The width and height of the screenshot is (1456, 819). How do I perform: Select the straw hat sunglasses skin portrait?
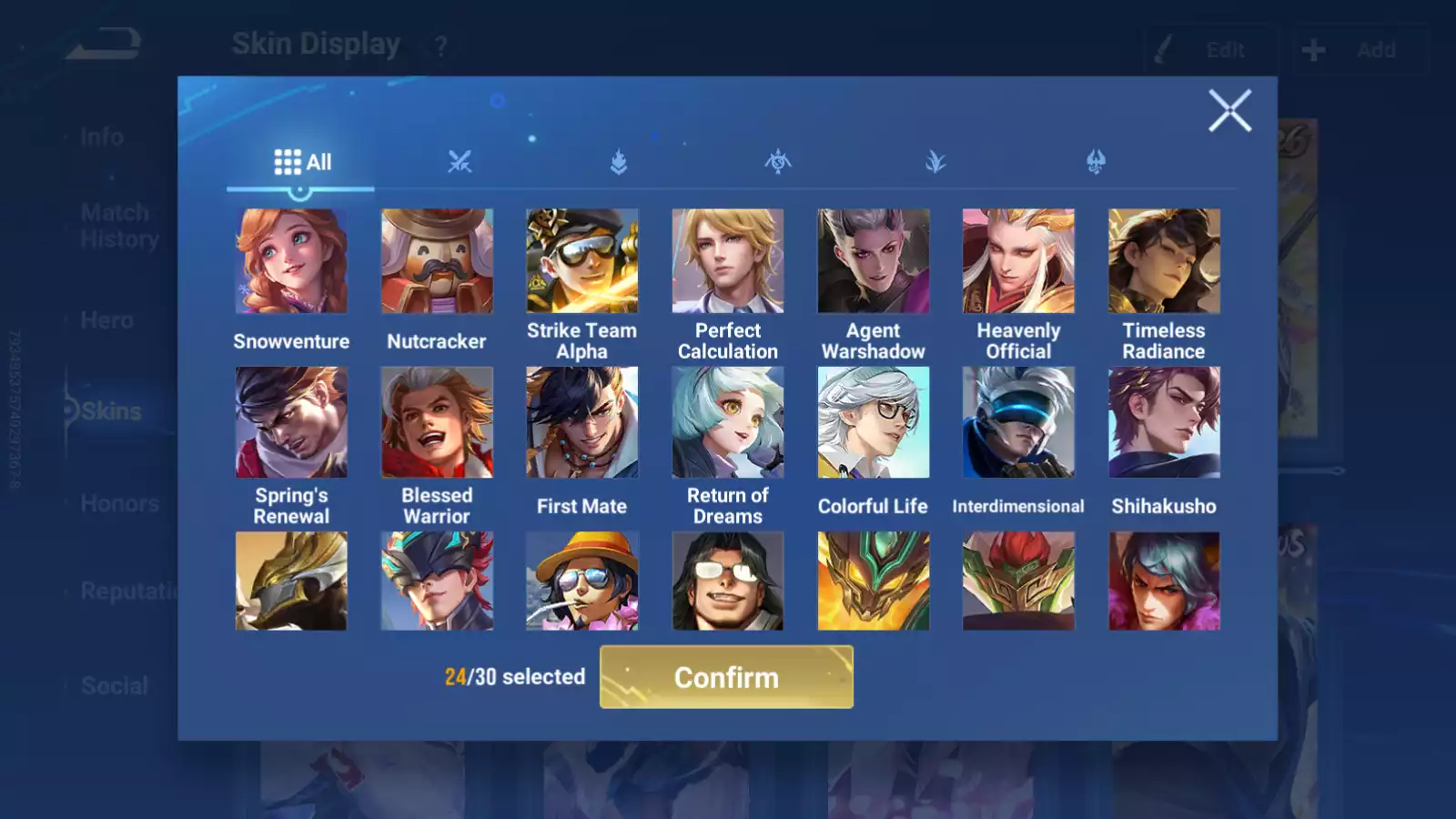(582, 581)
